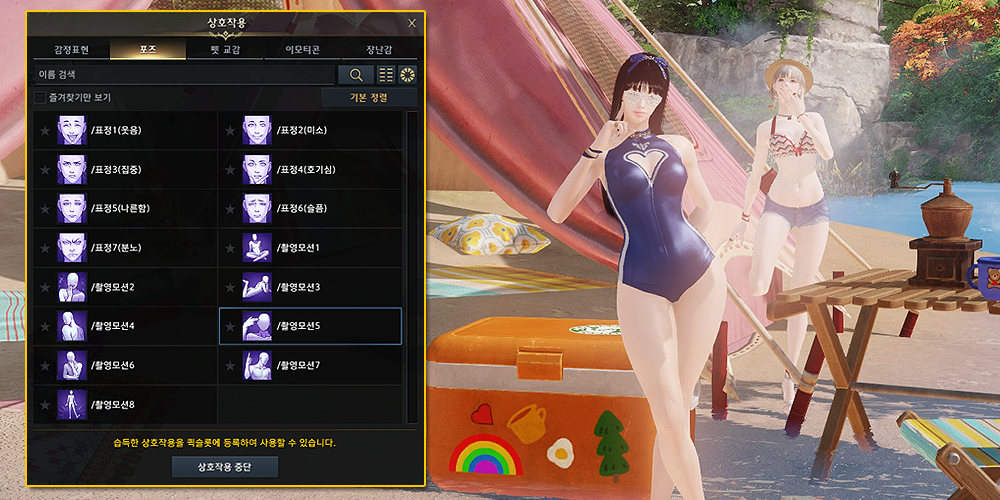Image resolution: width=1000 pixels, height=500 pixels.
Task: Open the 이모티콘 tab
Action: click(301, 50)
